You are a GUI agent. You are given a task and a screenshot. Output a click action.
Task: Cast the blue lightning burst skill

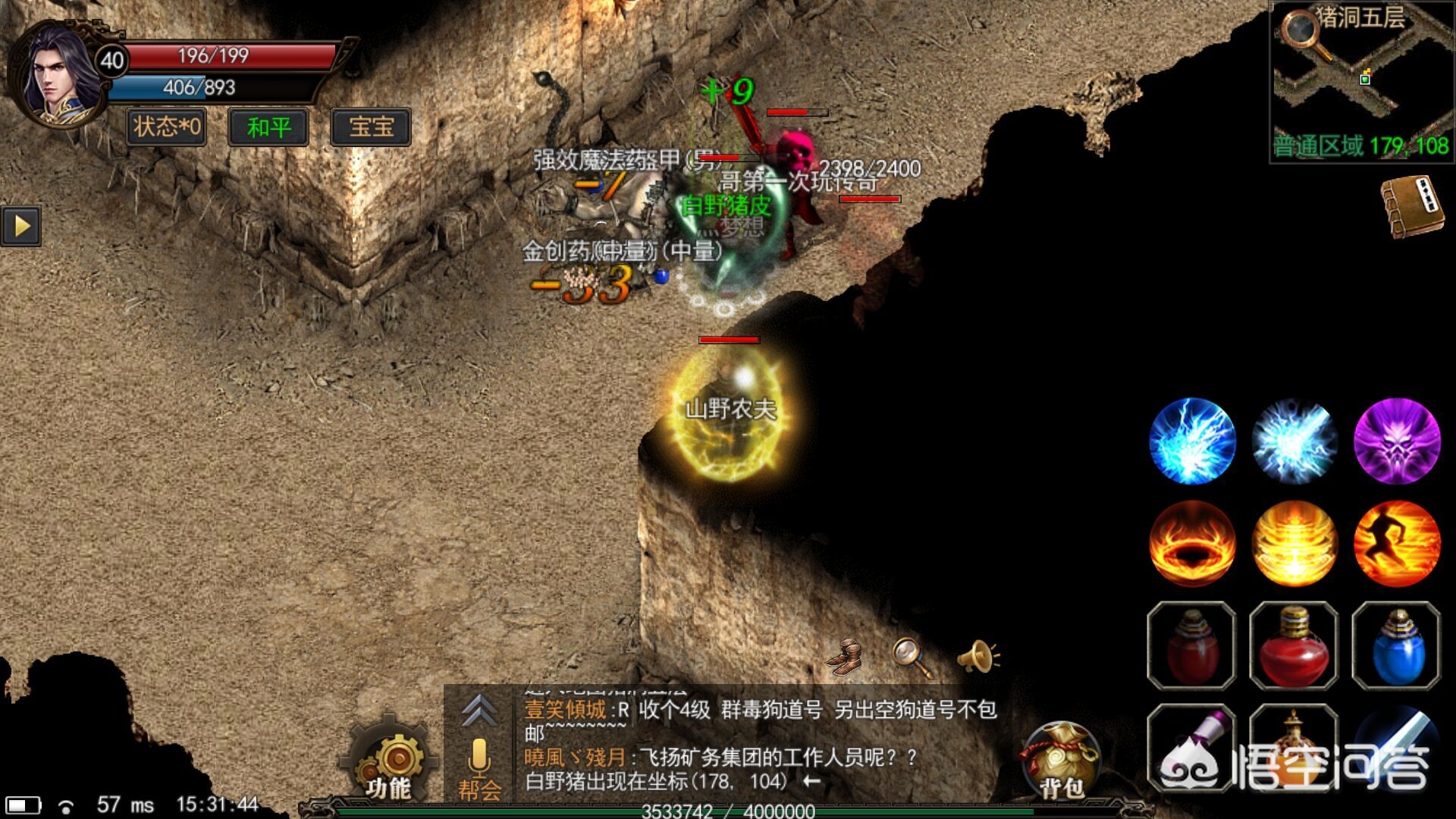1192,441
